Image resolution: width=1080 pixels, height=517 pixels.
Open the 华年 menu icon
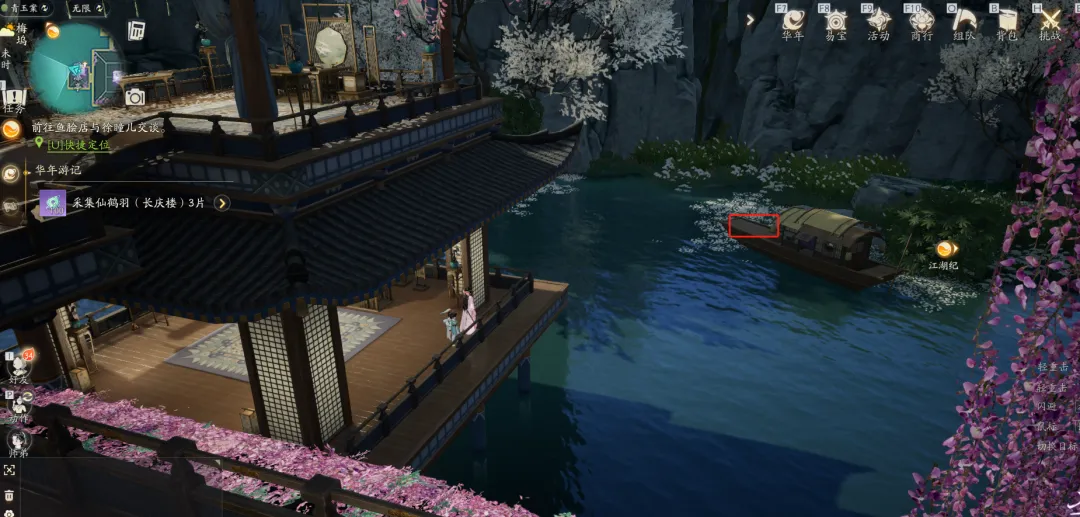click(x=793, y=20)
